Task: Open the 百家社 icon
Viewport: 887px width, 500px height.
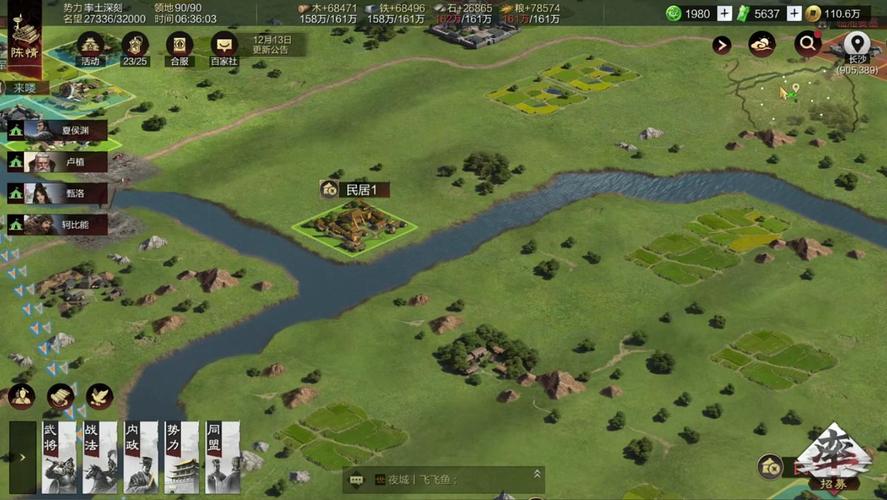Action: coord(224,45)
